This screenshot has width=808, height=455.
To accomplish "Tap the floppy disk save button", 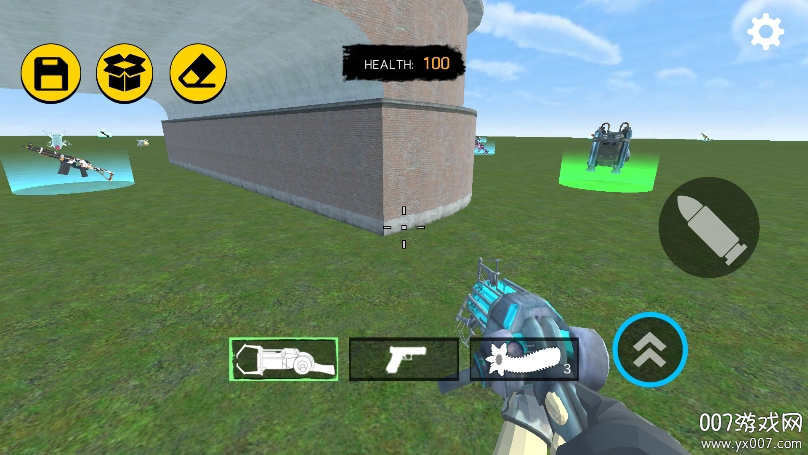I will [51, 73].
